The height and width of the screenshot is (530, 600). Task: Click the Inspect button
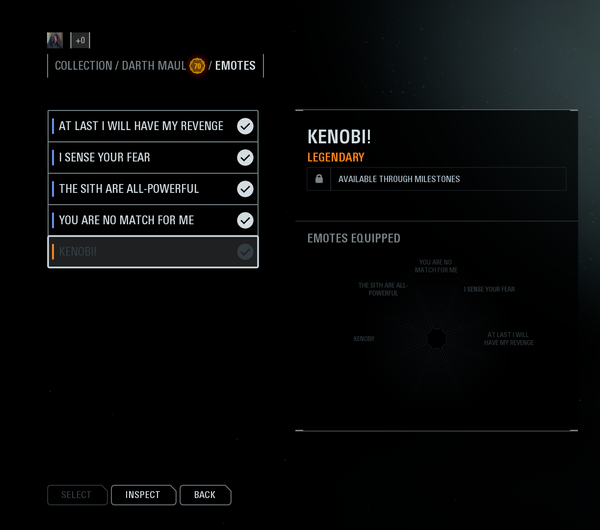143,495
